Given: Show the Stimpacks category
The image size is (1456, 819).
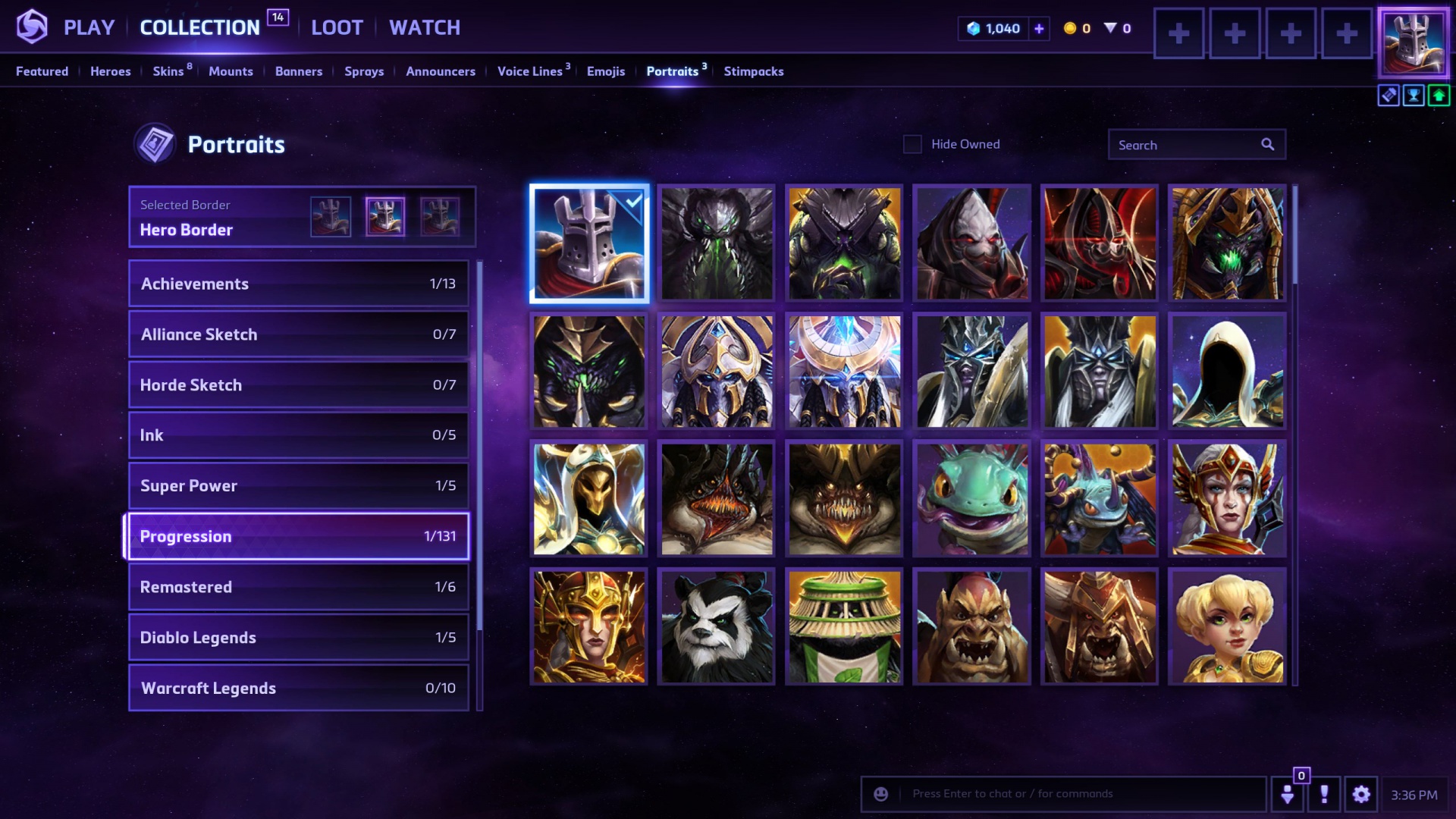Looking at the screenshot, I should (x=753, y=71).
